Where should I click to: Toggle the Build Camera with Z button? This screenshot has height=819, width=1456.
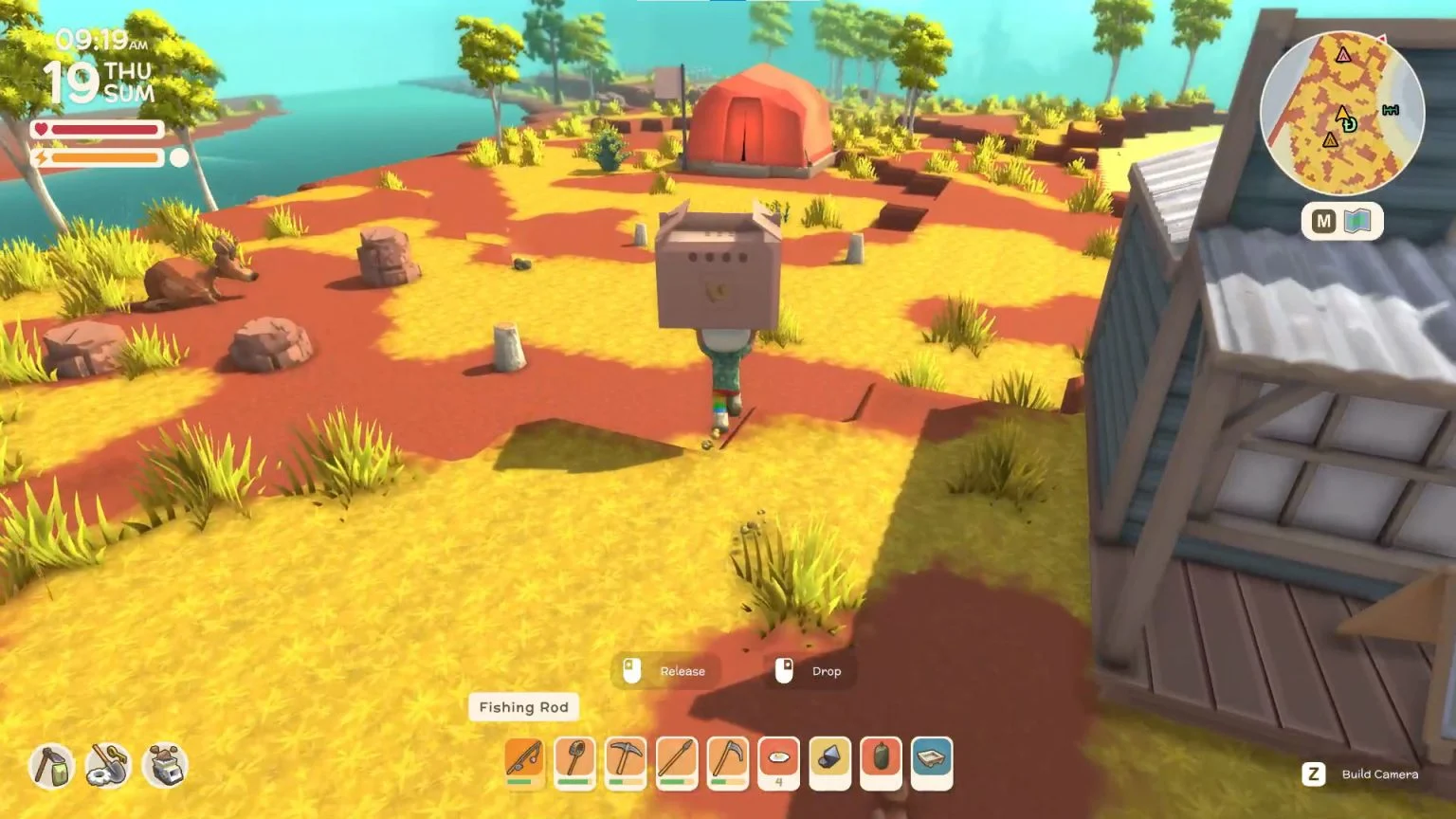click(1314, 774)
